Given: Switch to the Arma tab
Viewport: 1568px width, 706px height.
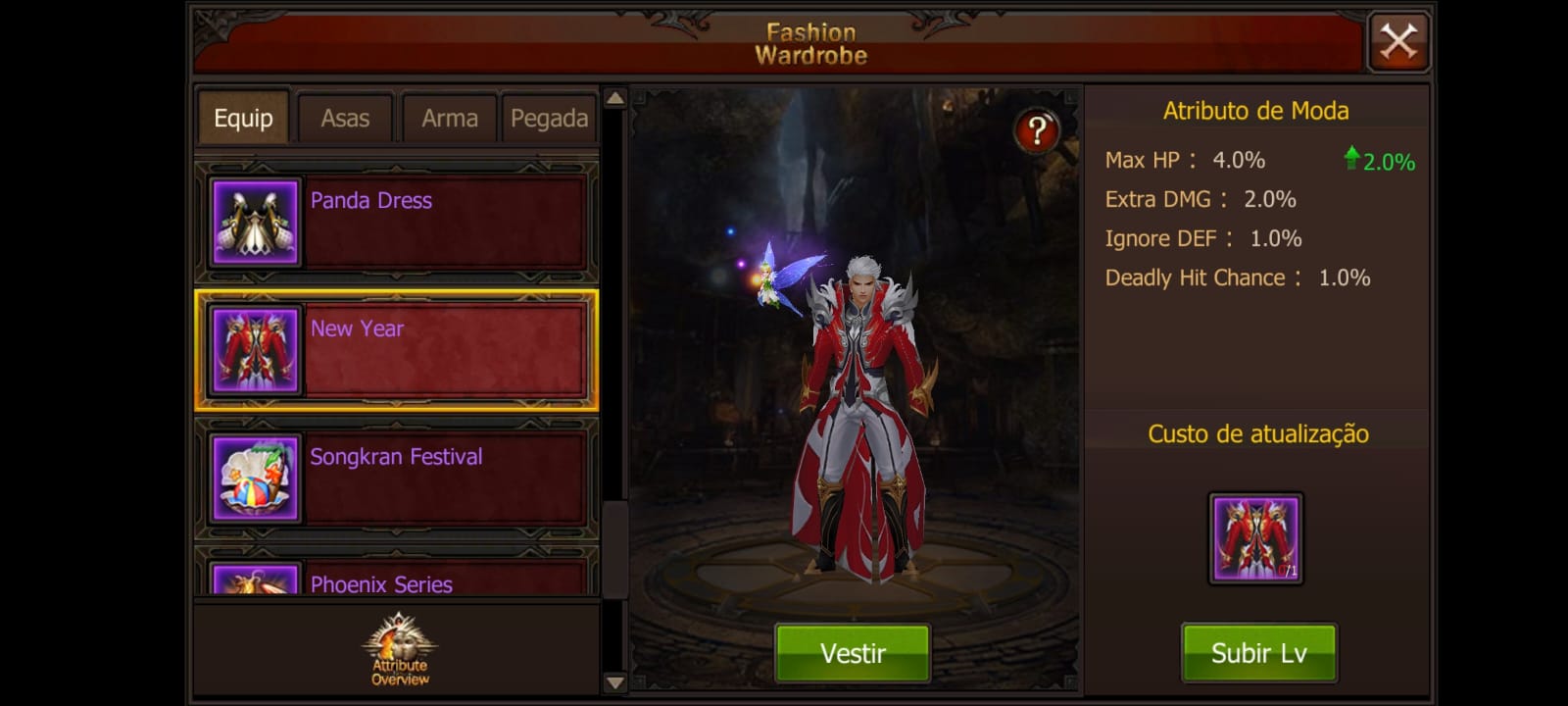Looking at the screenshot, I should click(x=449, y=119).
